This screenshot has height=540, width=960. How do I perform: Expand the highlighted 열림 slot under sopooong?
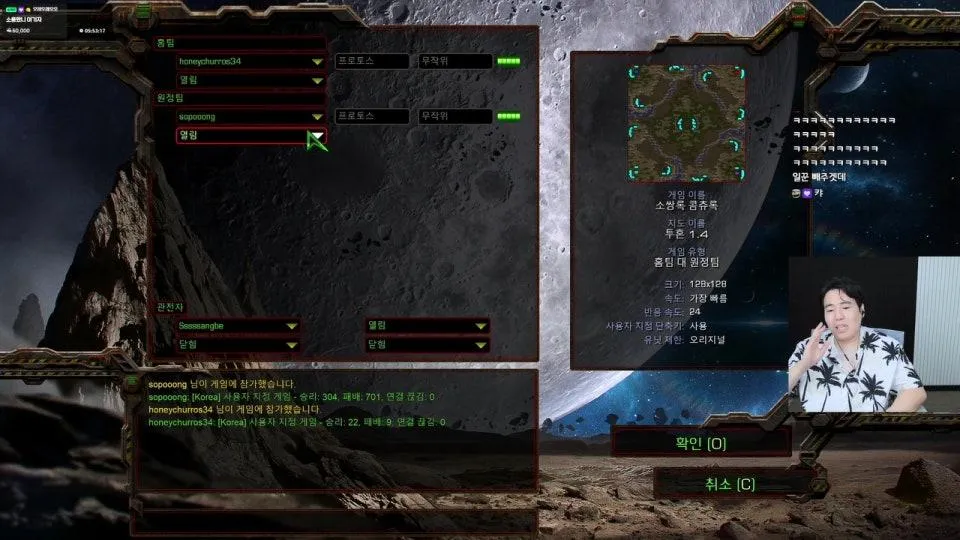click(251, 136)
